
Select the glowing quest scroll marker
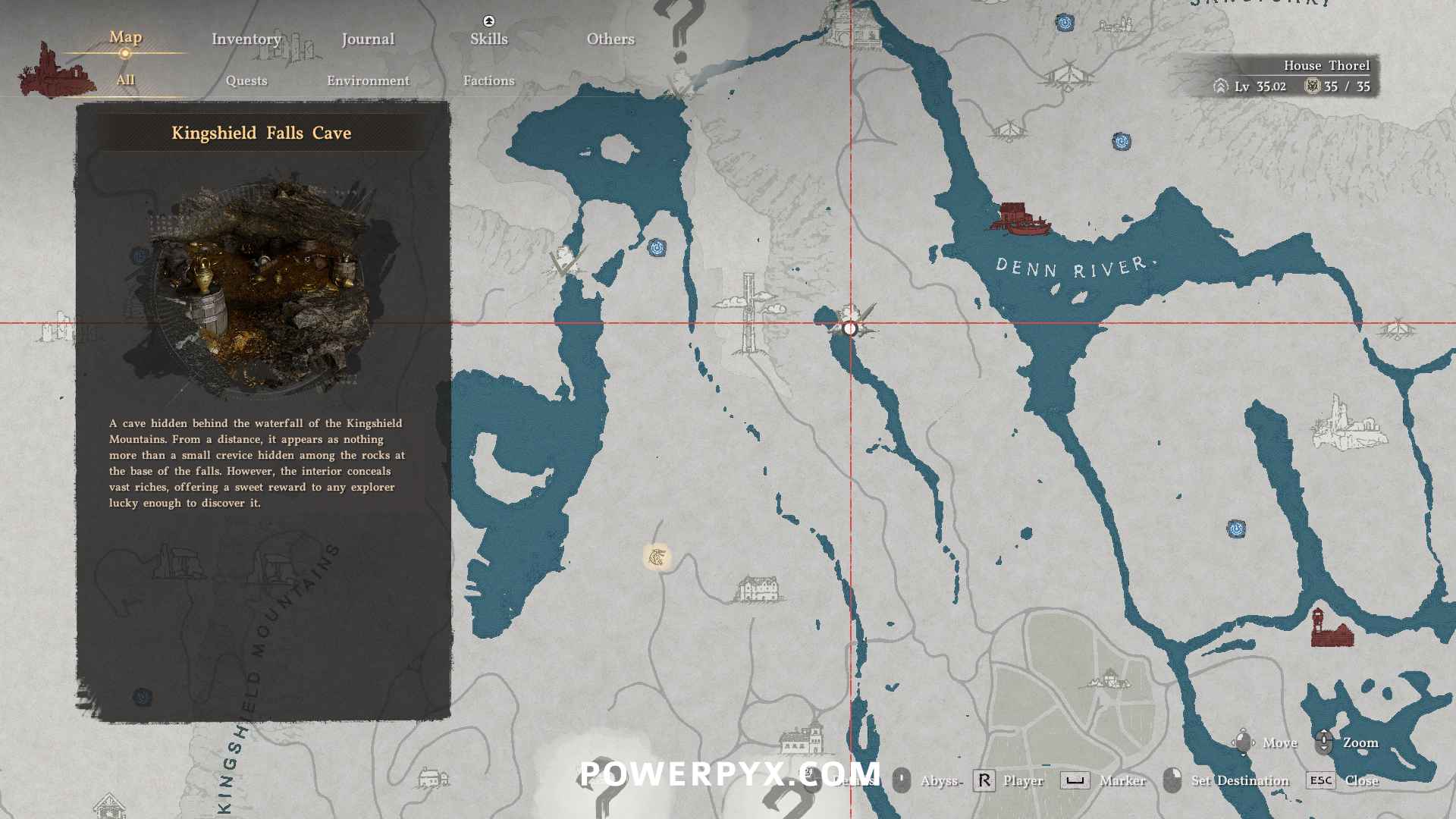pos(657,557)
